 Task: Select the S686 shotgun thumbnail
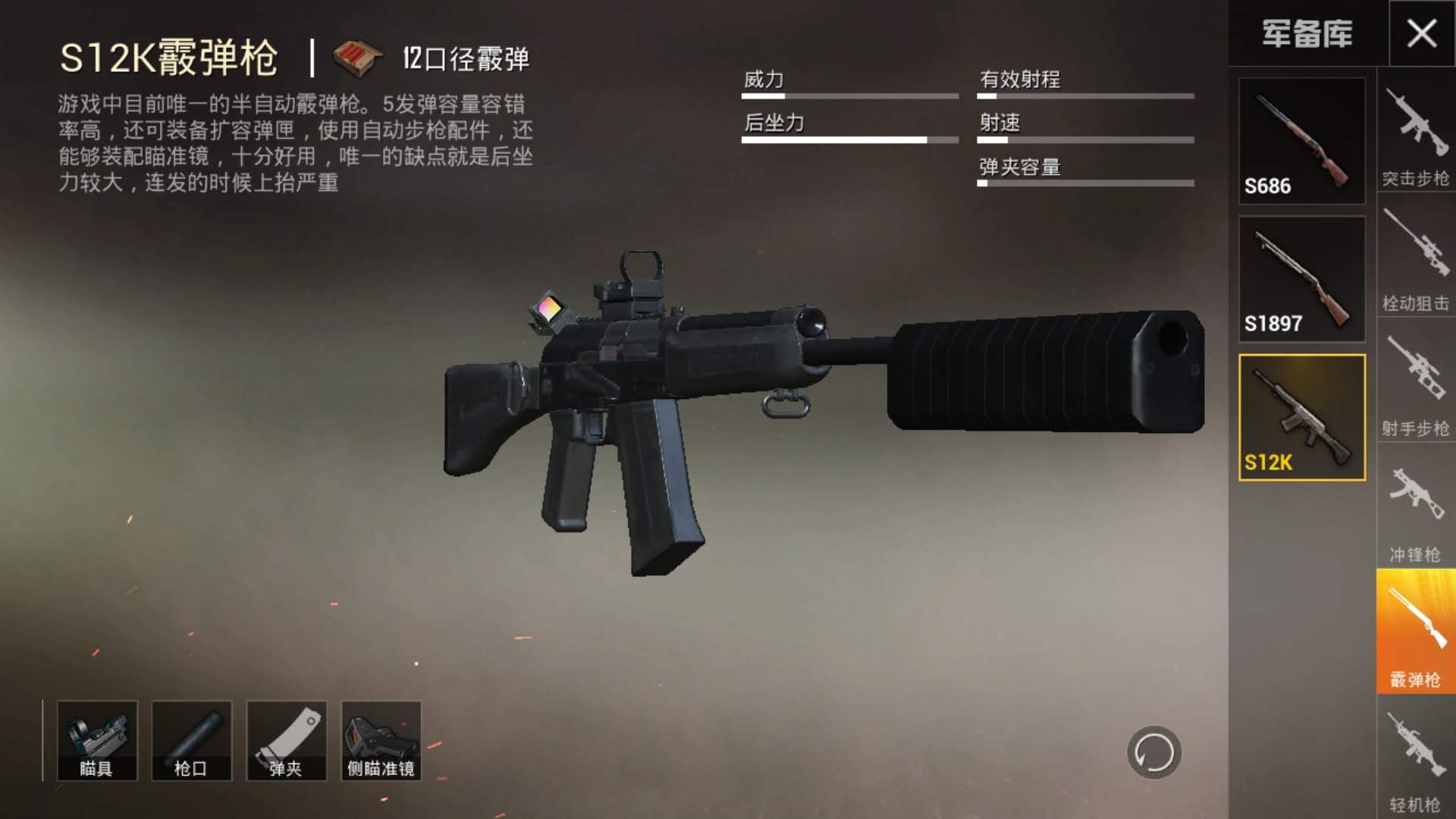(x=1301, y=140)
